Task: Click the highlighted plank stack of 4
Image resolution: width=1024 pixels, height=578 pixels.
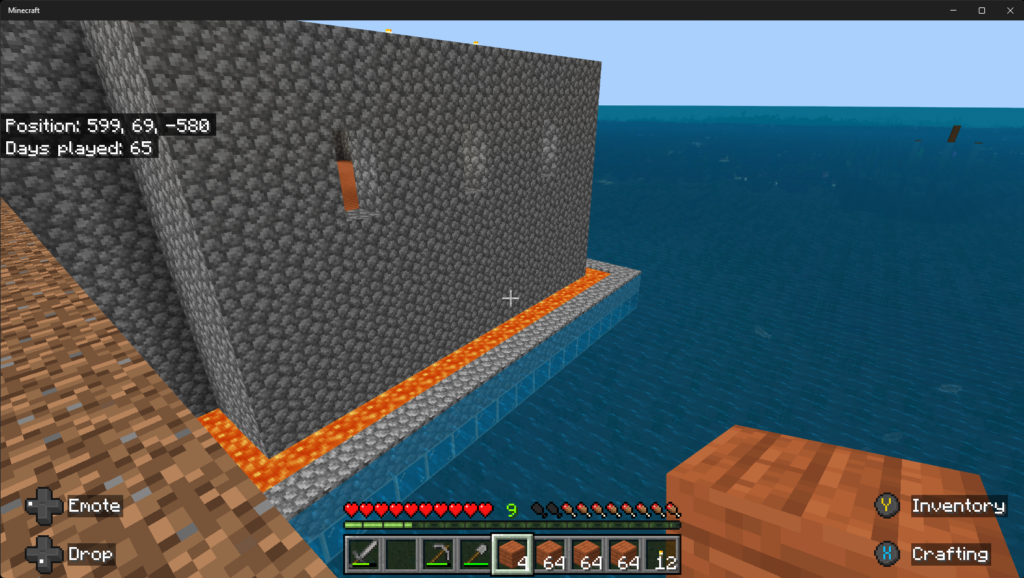Action: [512, 553]
